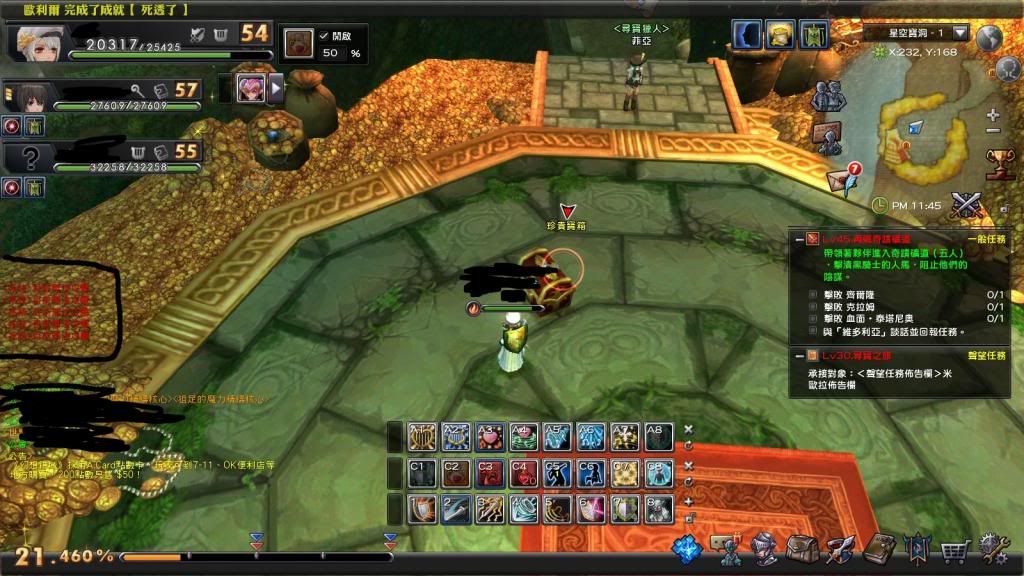Activate the A3 heart skill slot
Image resolution: width=1024 pixels, height=576 pixels.
489,438
